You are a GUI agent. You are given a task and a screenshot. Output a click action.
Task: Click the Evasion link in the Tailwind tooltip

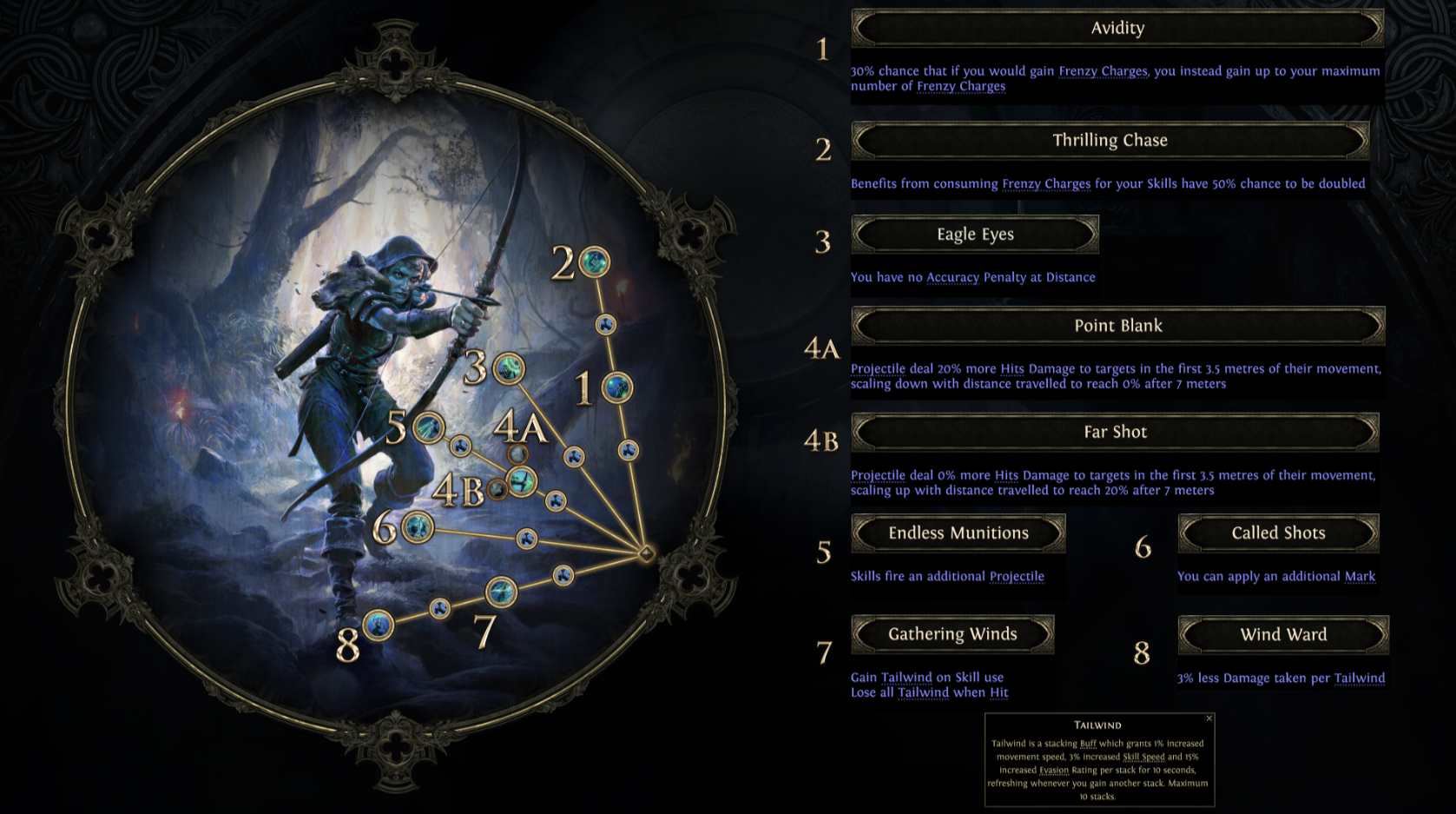click(1053, 770)
